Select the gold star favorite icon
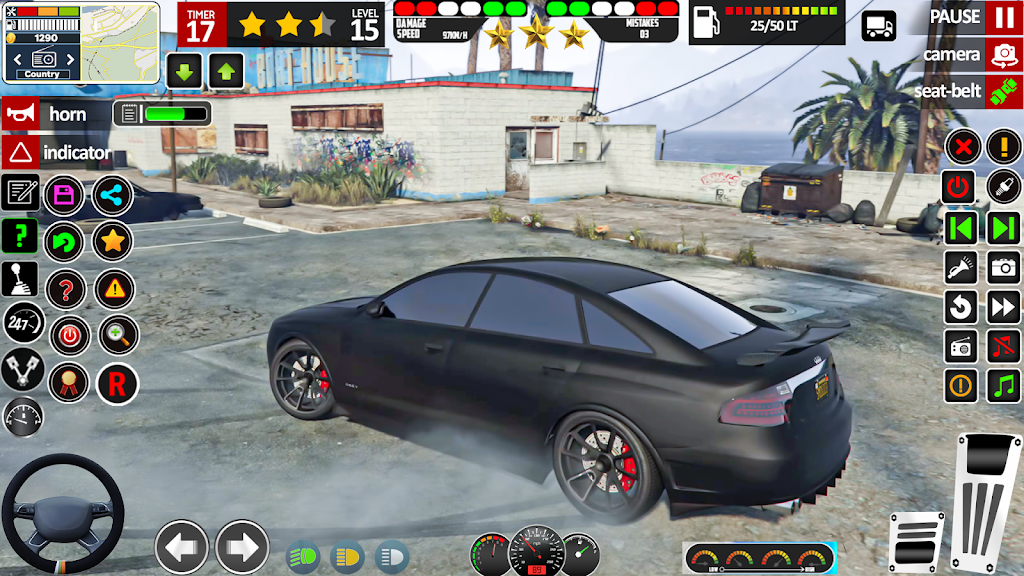The image size is (1024, 576). [113, 241]
